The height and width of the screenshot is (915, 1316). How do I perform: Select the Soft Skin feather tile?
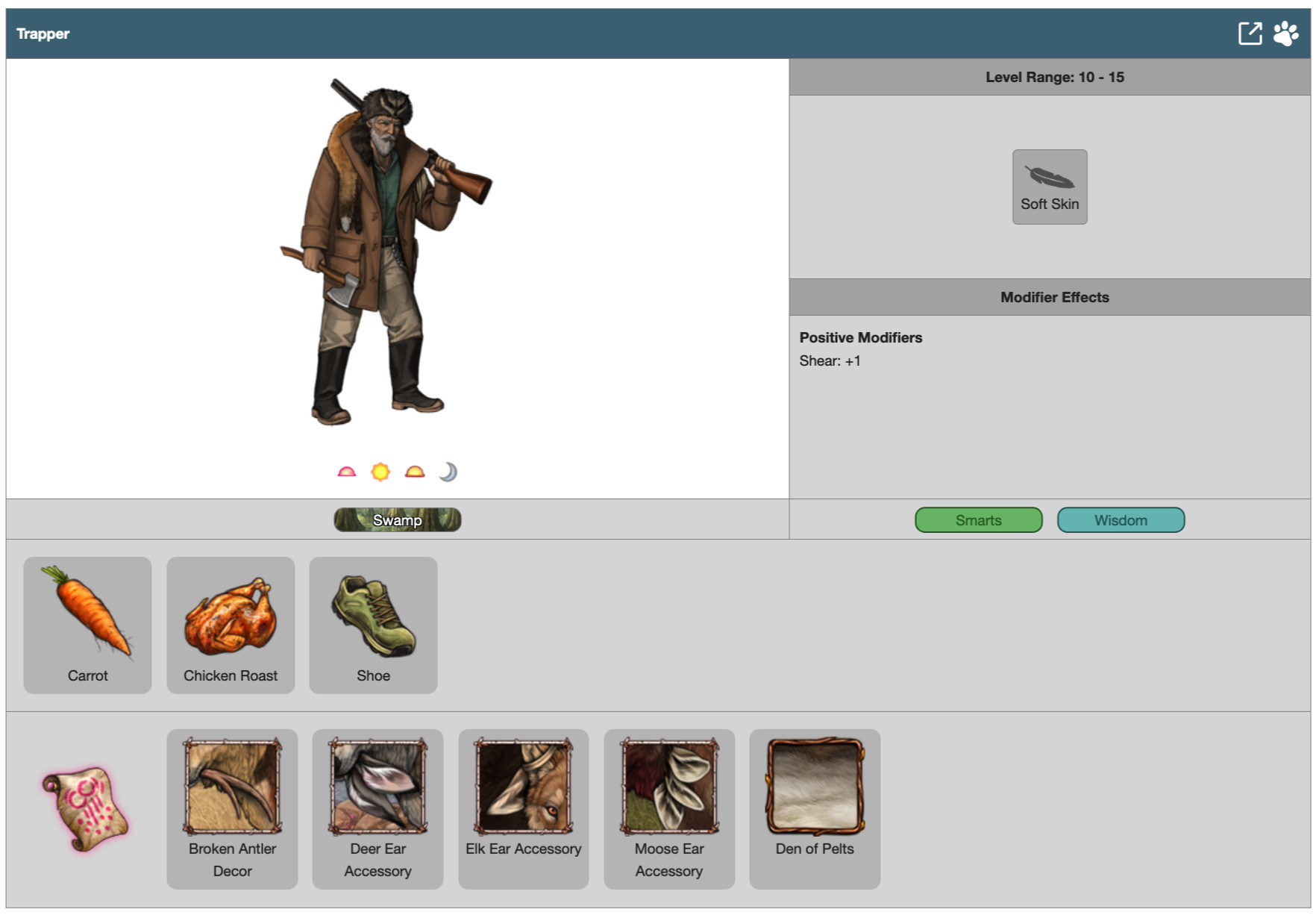(1049, 187)
